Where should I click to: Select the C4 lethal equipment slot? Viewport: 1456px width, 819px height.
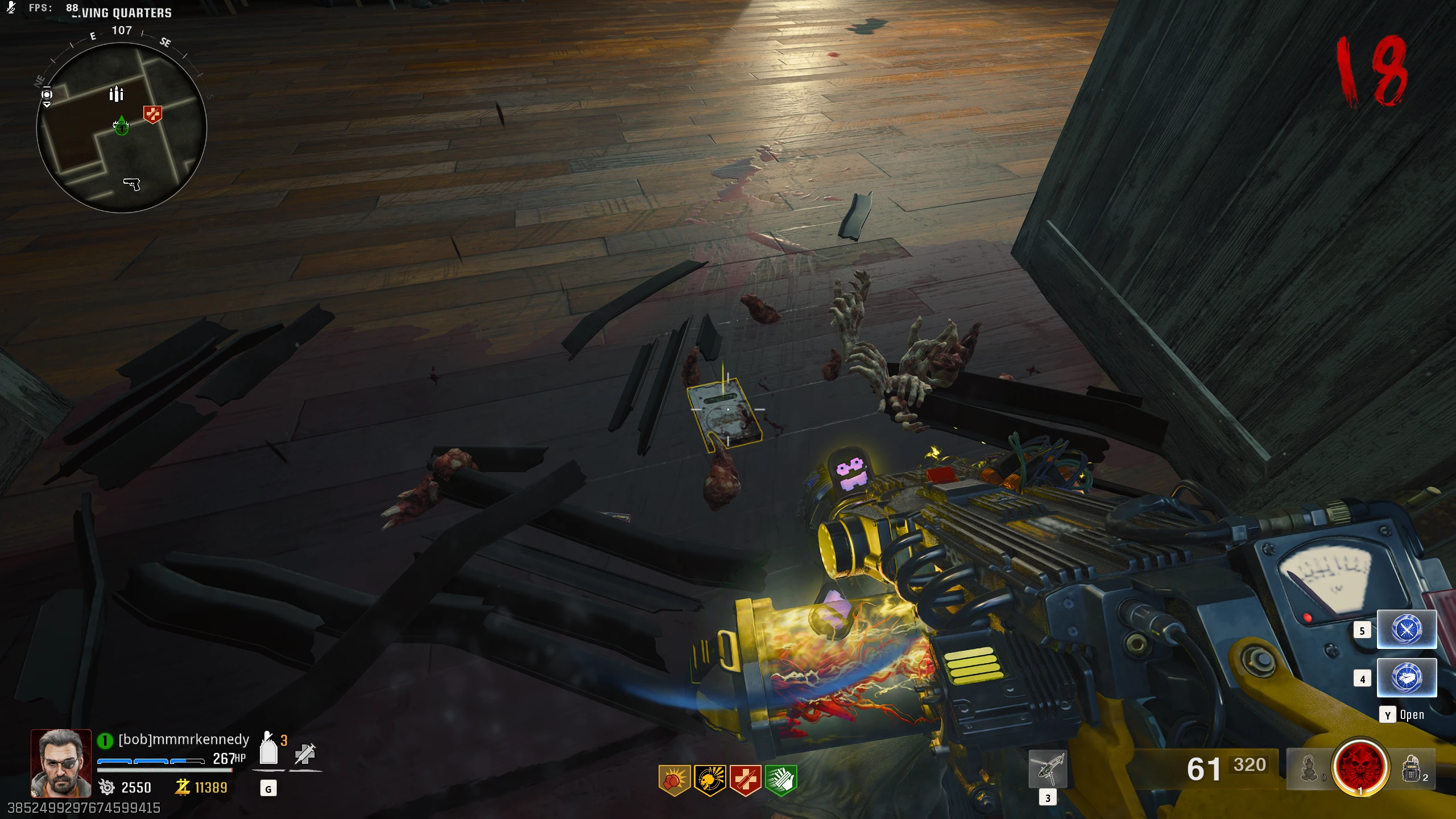tap(1412, 769)
